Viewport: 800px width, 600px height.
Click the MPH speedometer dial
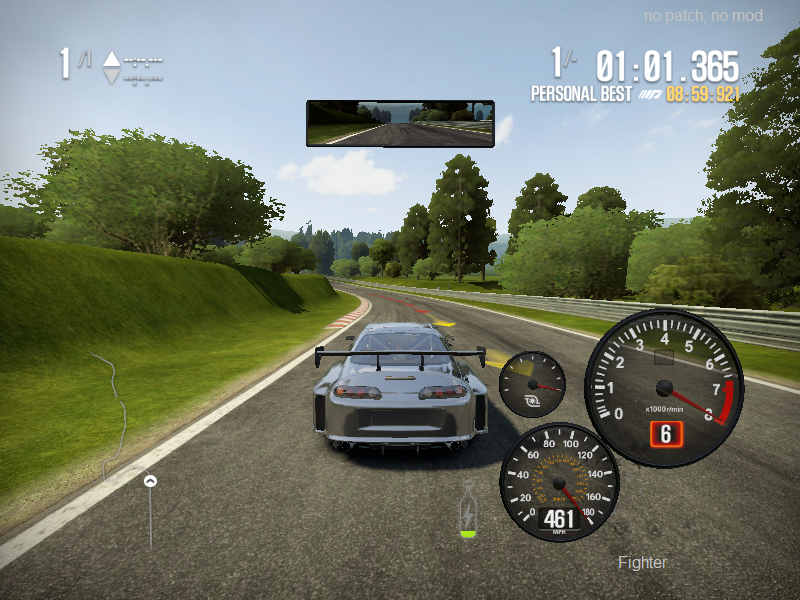click(x=559, y=483)
